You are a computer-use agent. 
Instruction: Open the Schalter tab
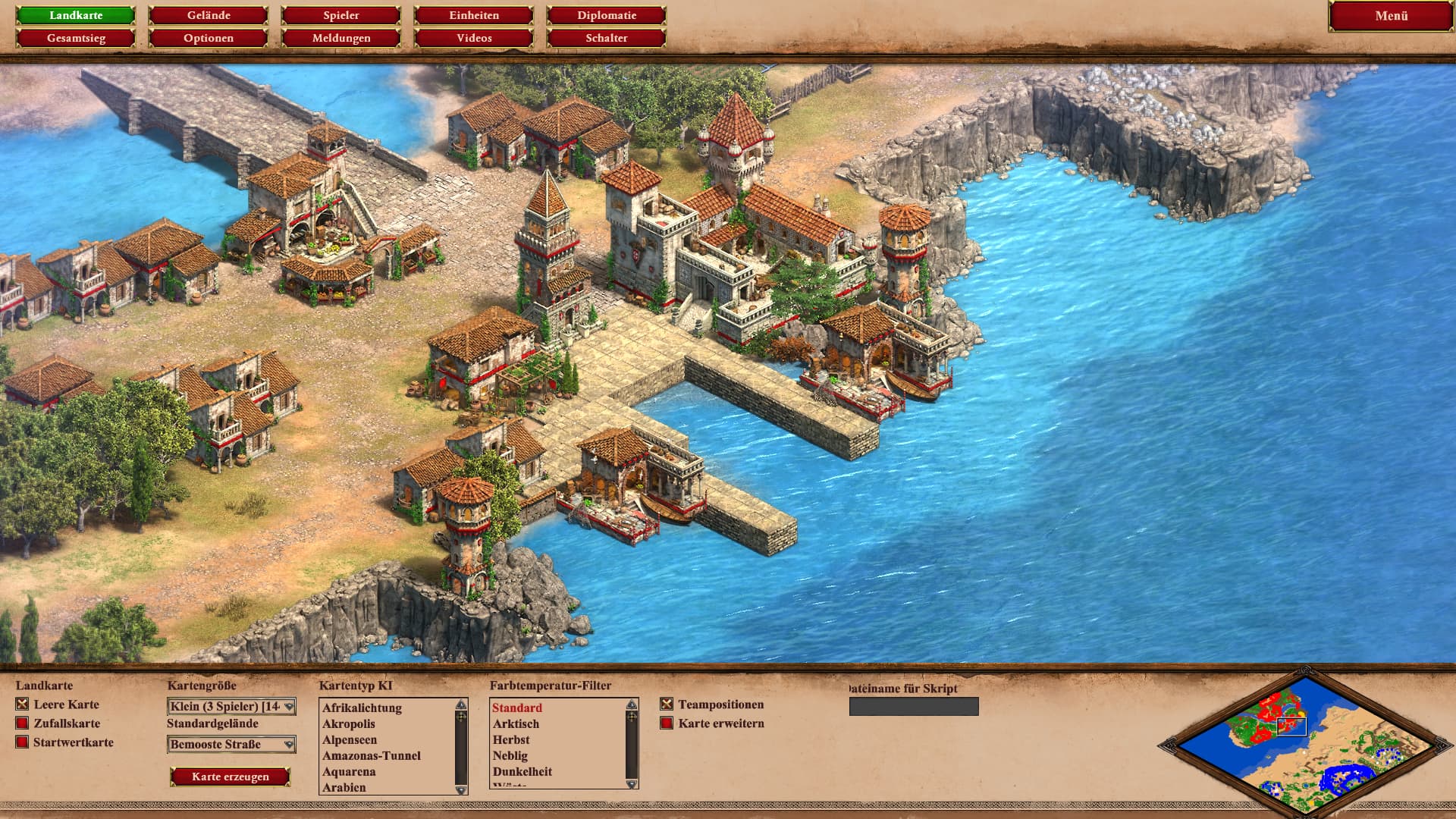click(x=607, y=38)
